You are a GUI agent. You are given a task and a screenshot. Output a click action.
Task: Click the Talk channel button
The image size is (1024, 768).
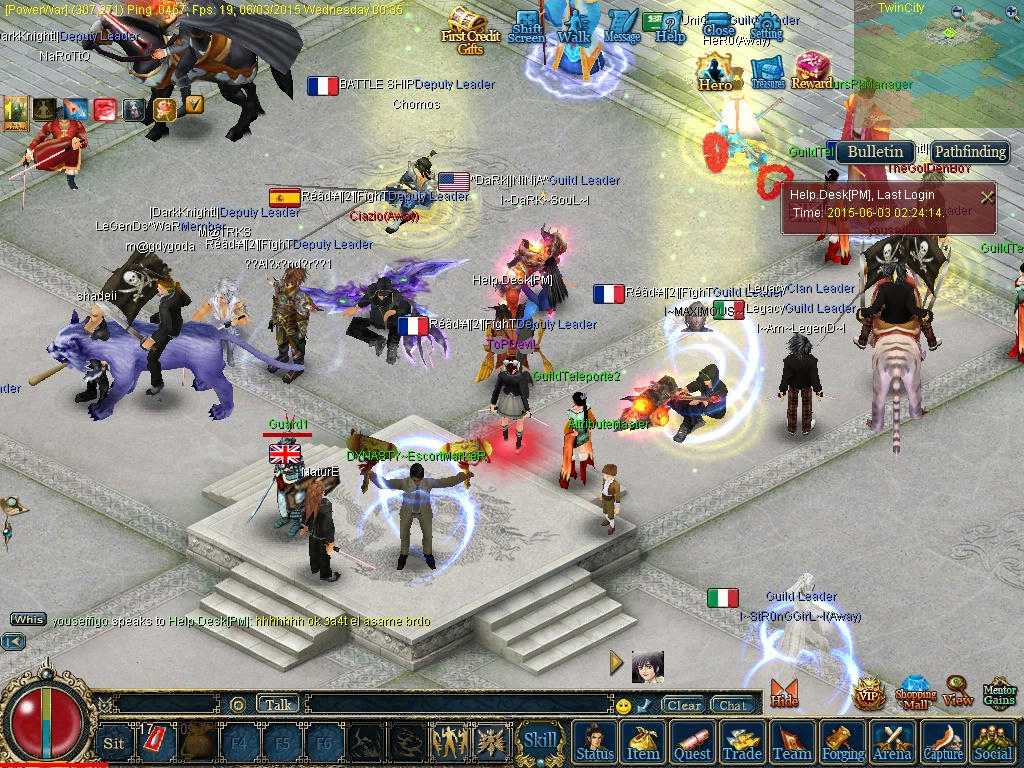coord(278,704)
